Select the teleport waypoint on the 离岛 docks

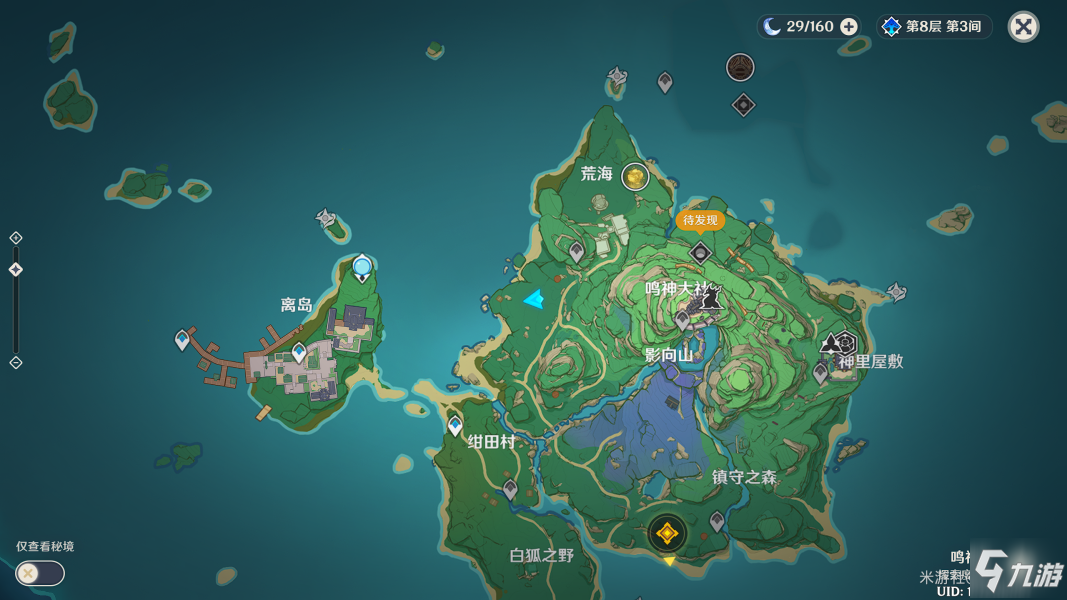[182, 340]
